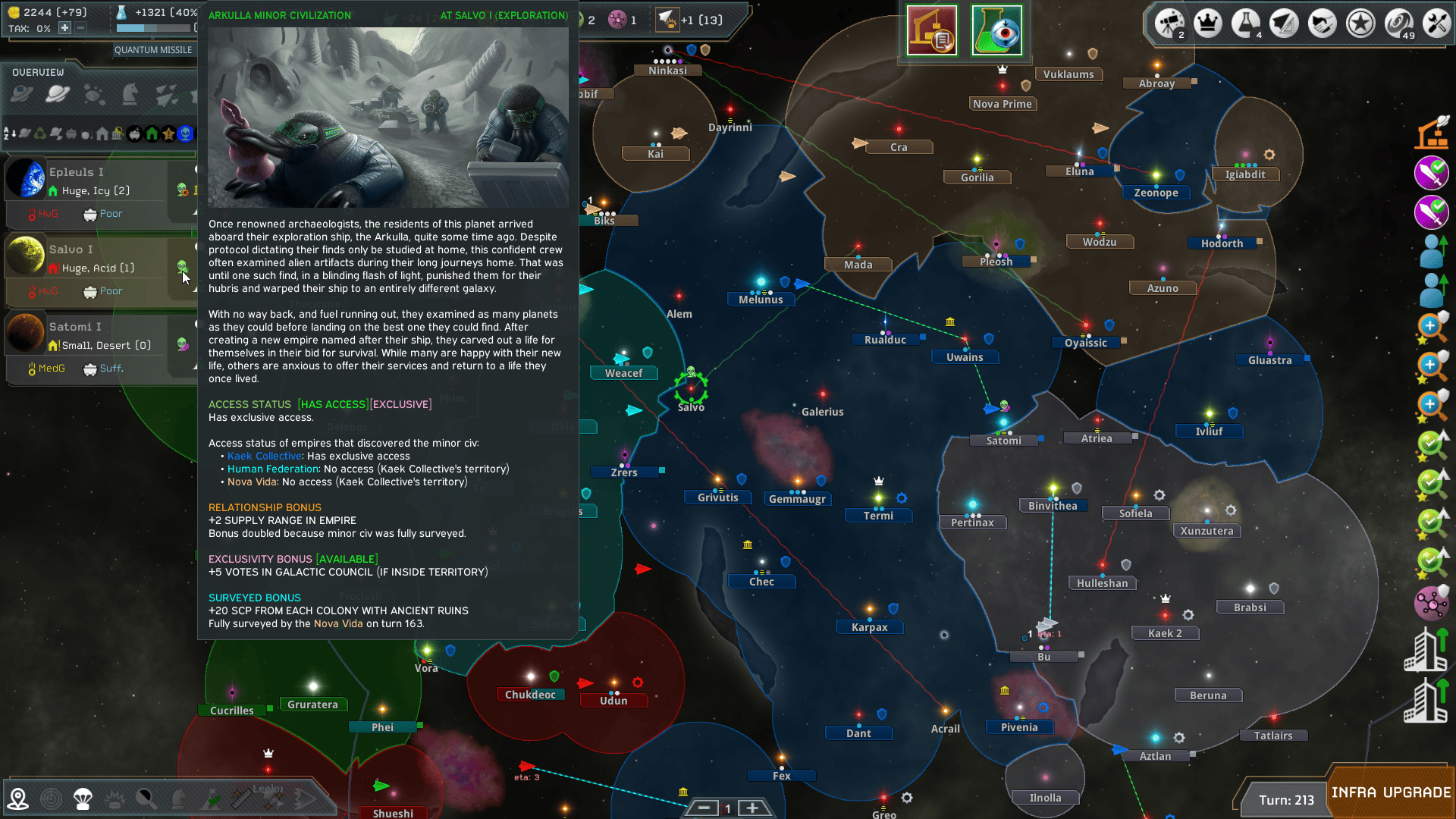
Task: Open the diplomacy handshake screen
Action: pos(1322,23)
